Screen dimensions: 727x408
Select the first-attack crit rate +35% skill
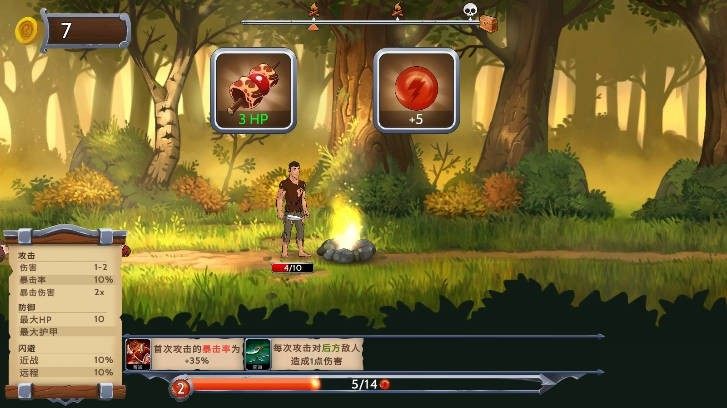(x=138, y=354)
